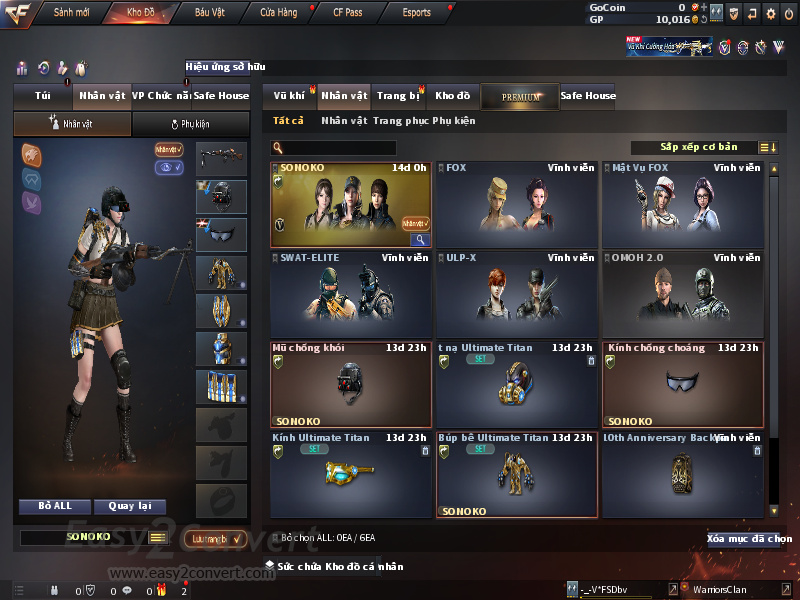This screenshot has height=600, width=800.
Task: Switch to the Báu Vật tab
Action: pos(210,13)
